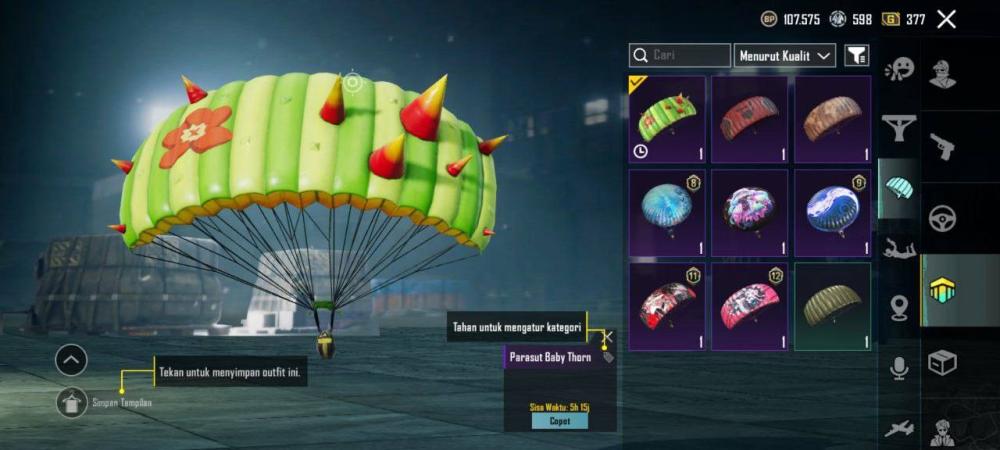
Task: Open the steering wheel vehicle tab
Action: 942,219
